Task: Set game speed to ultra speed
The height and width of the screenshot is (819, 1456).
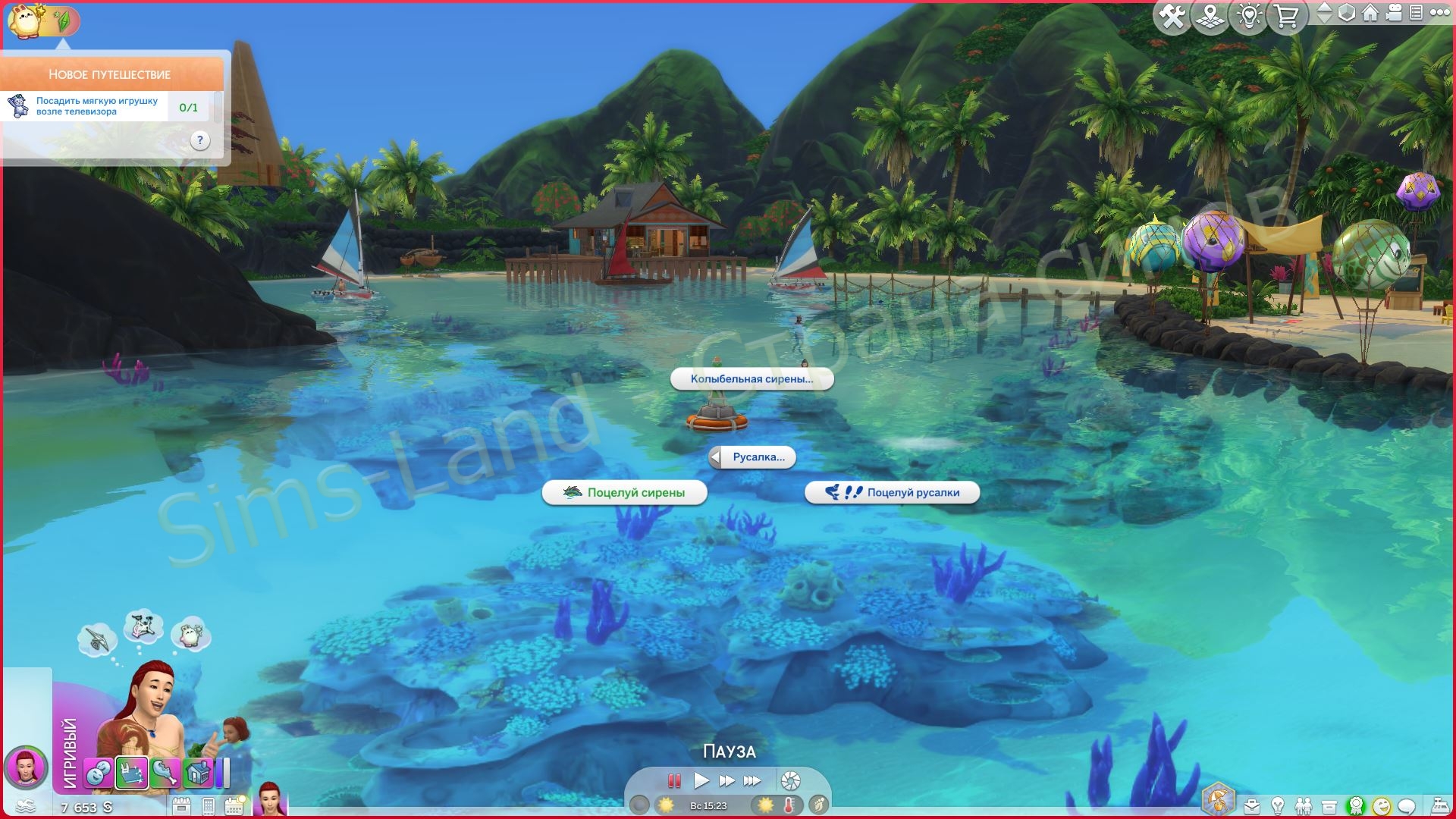Action: [x=752, y=780]
